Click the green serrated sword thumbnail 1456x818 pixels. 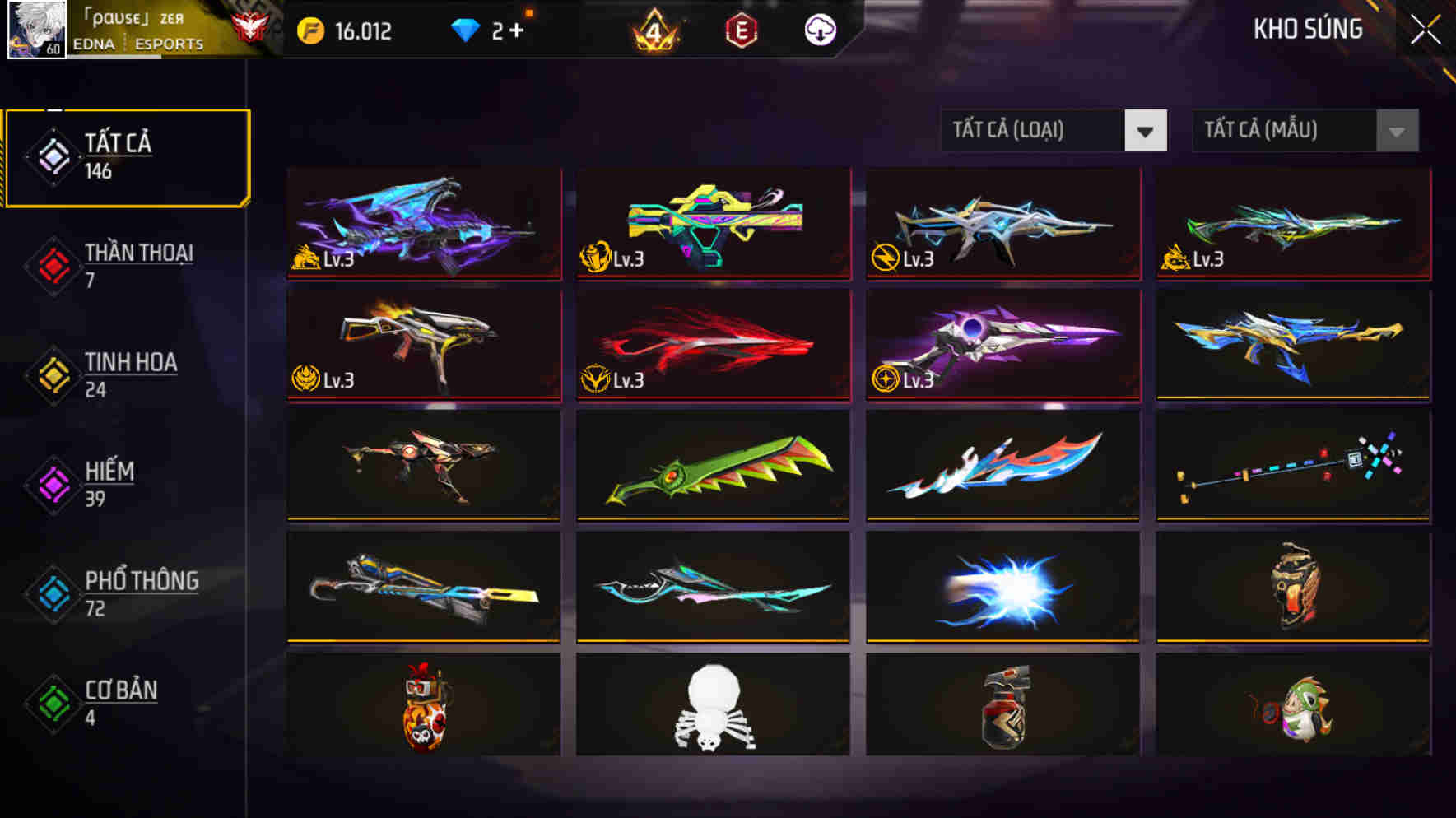click(x=712, y=466)
